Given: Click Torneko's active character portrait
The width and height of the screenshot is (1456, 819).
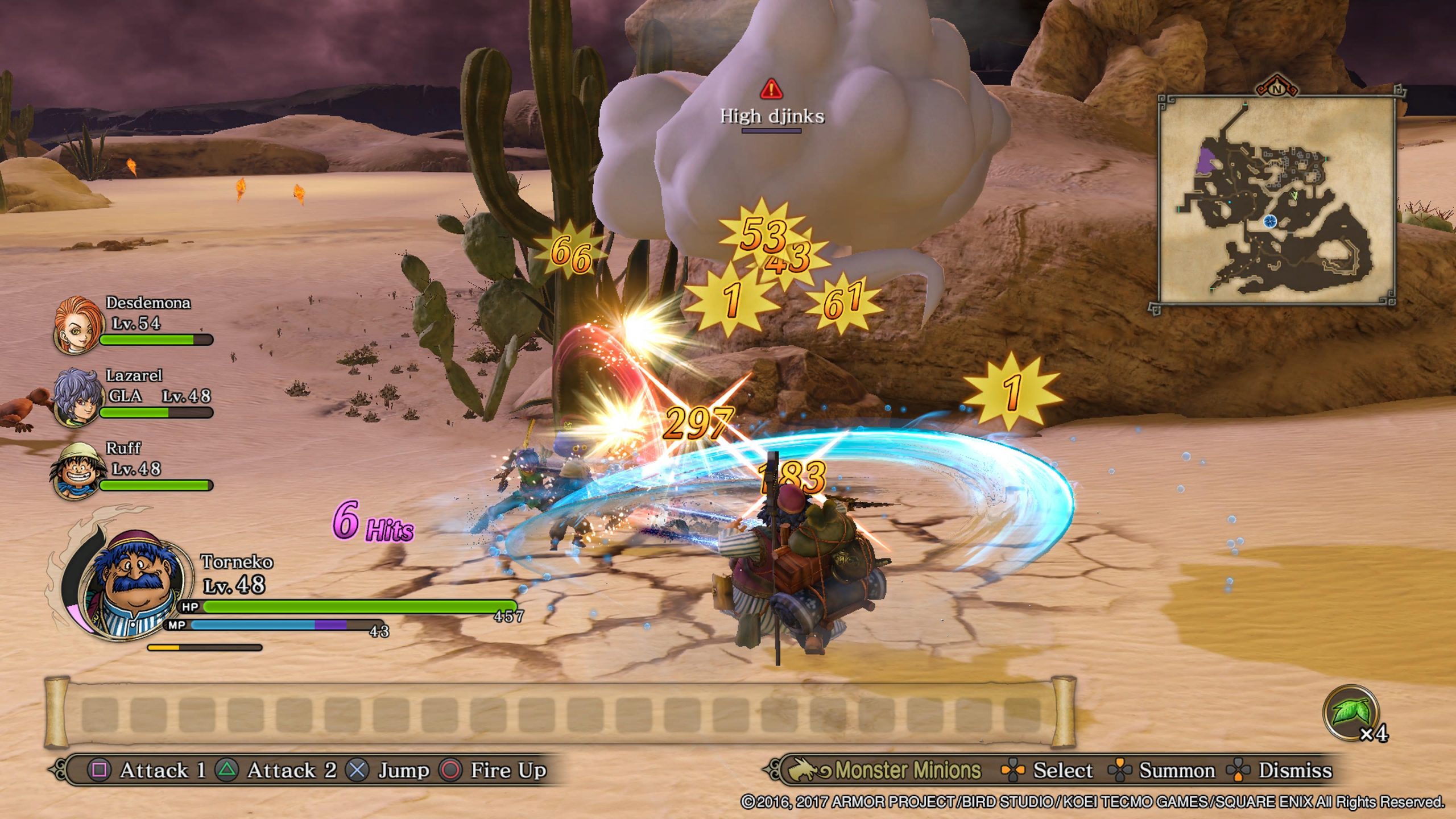Looking at the screenshot, I should 135,586.
